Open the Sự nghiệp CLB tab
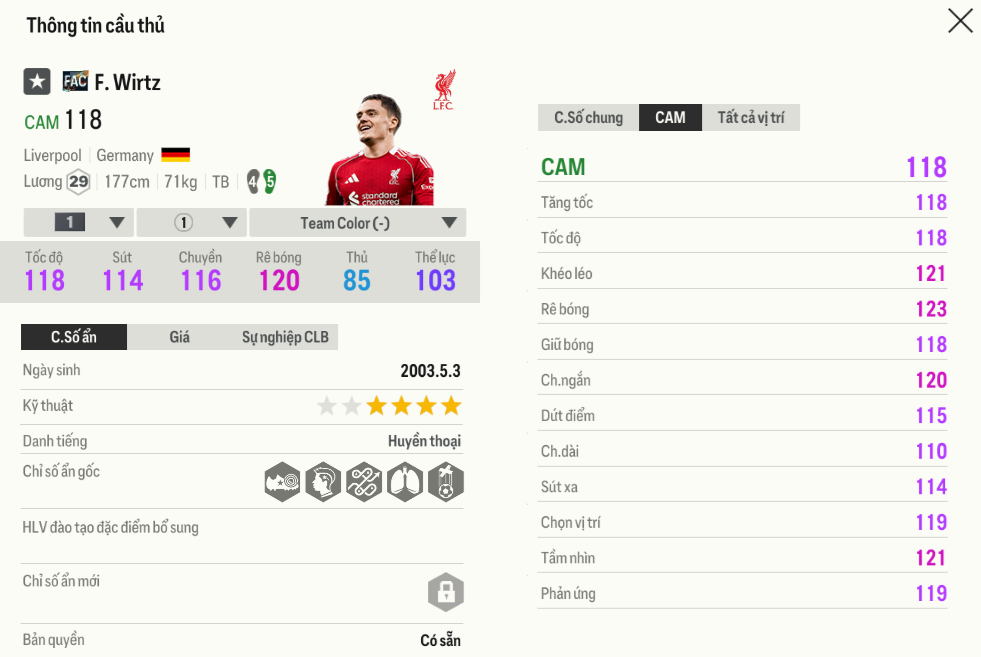This screenshot has width=981, height=657. 285,337
